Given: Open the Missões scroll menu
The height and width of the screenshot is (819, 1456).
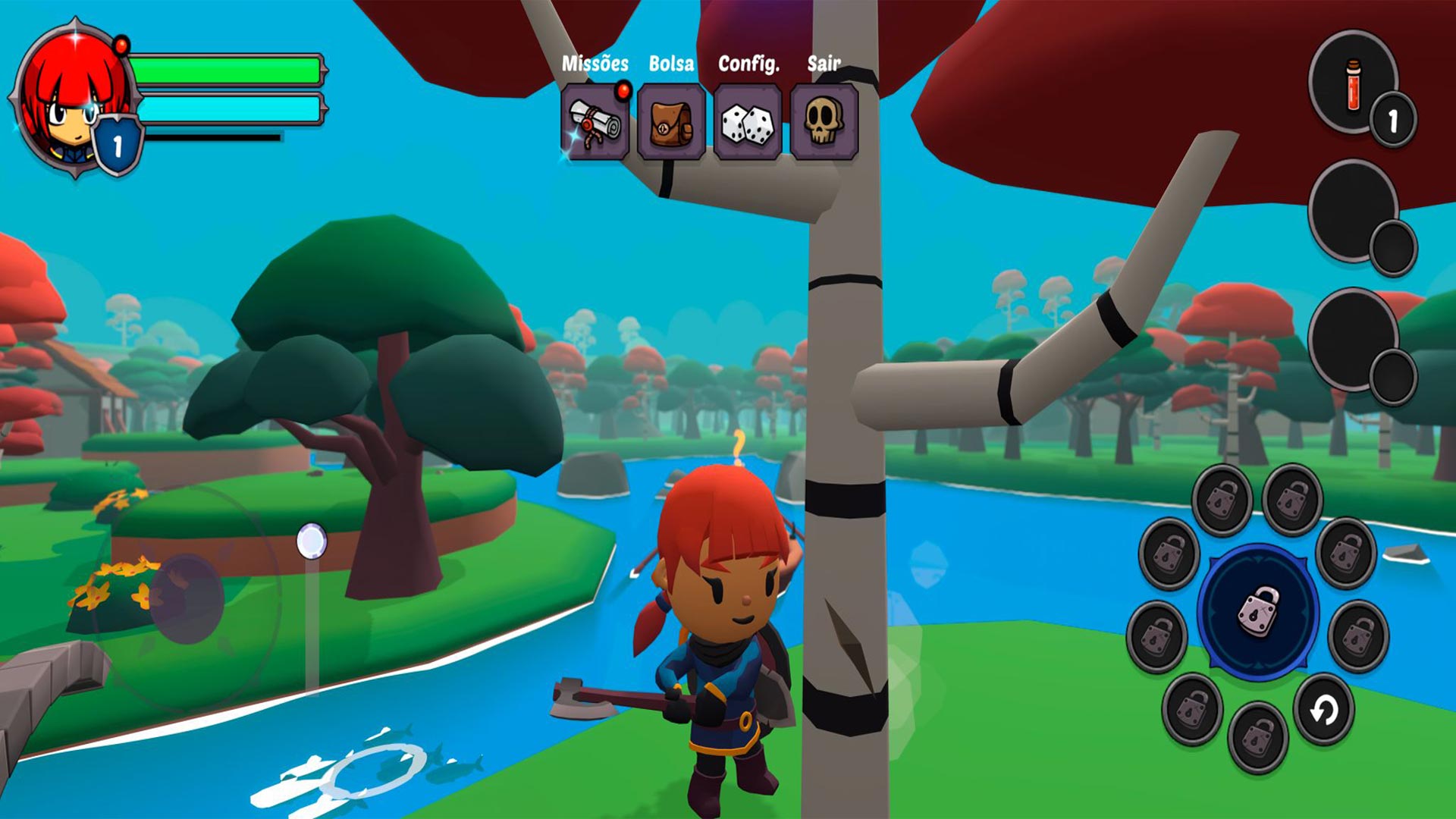Looking at the screenshot, I should click(595, 122).
